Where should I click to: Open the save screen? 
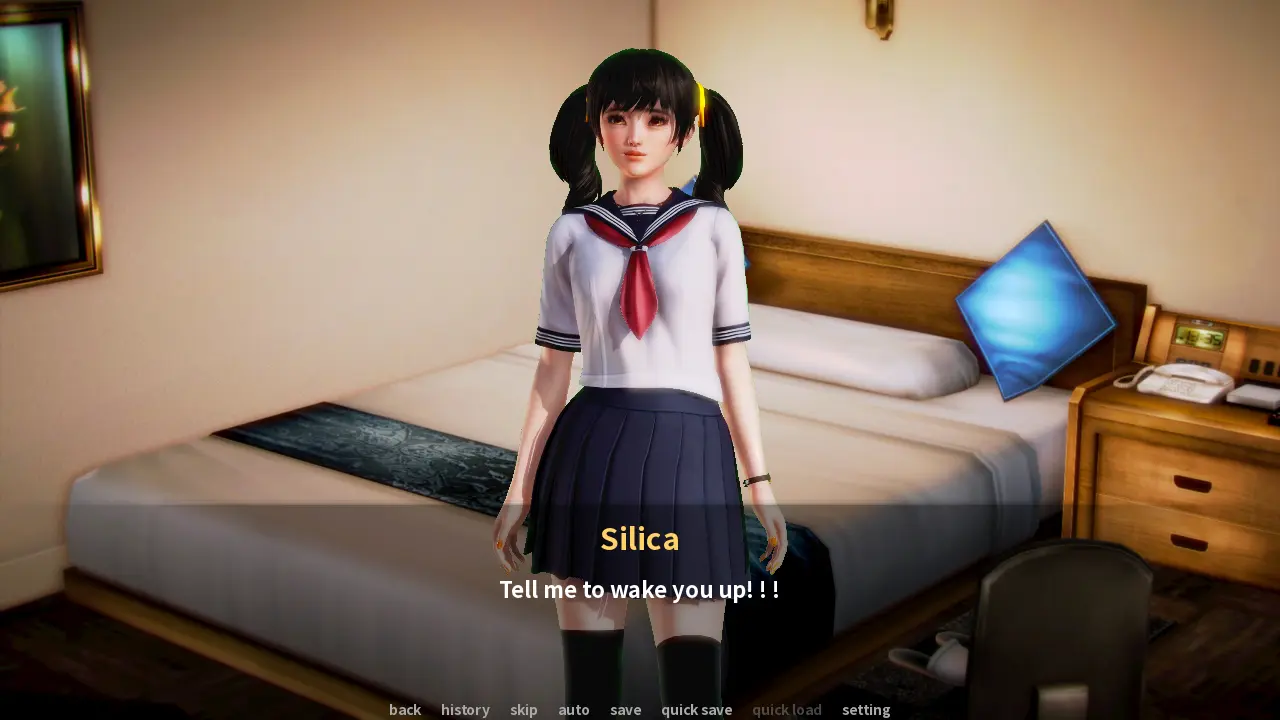(x=625, y=710)
